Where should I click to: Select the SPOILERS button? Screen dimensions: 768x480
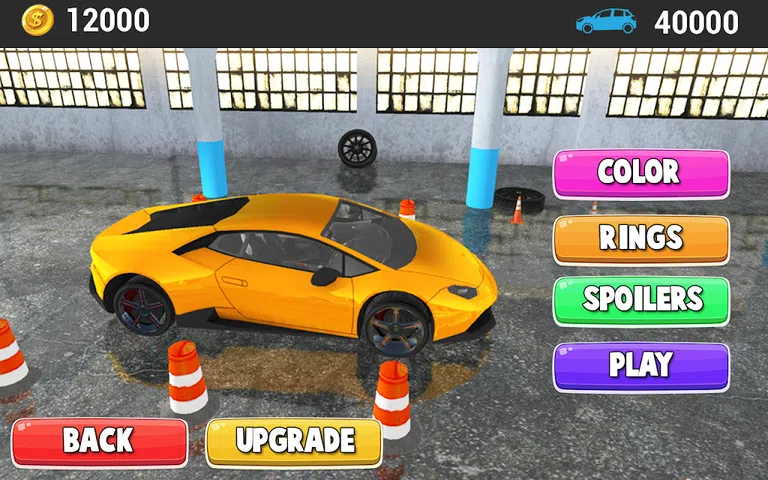coord(640,300)
